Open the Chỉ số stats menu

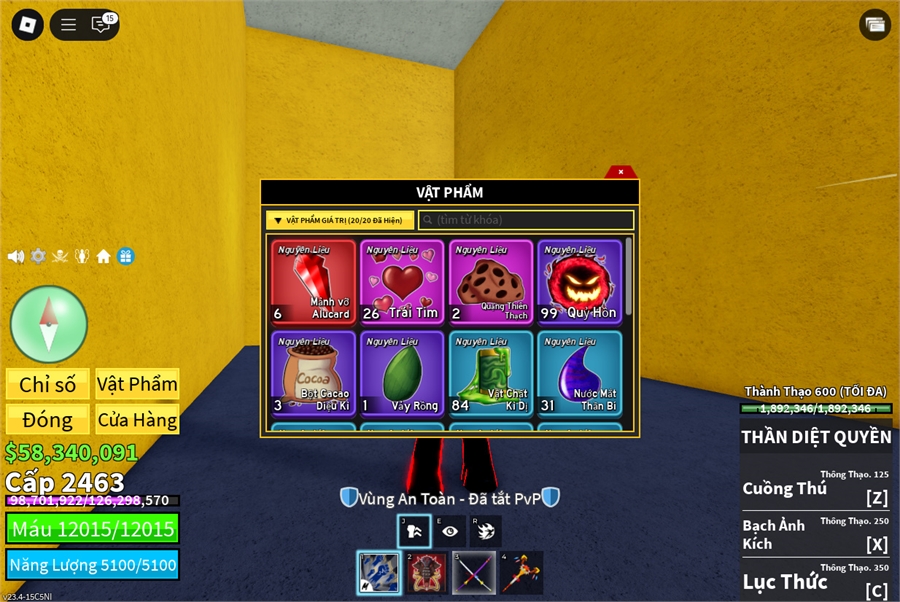(48, 384)
